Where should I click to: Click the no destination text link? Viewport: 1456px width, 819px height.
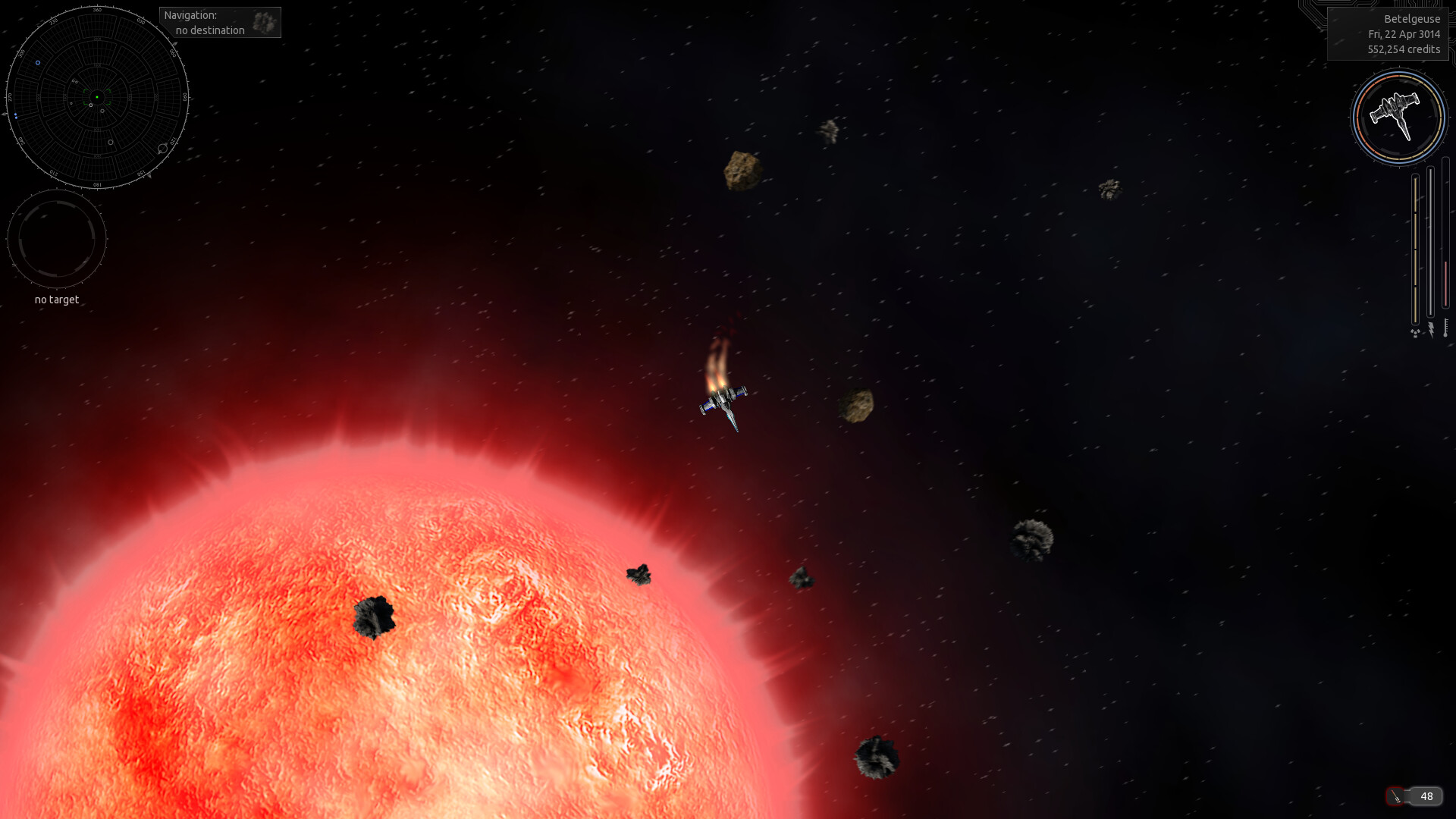[x=209, y=31]
